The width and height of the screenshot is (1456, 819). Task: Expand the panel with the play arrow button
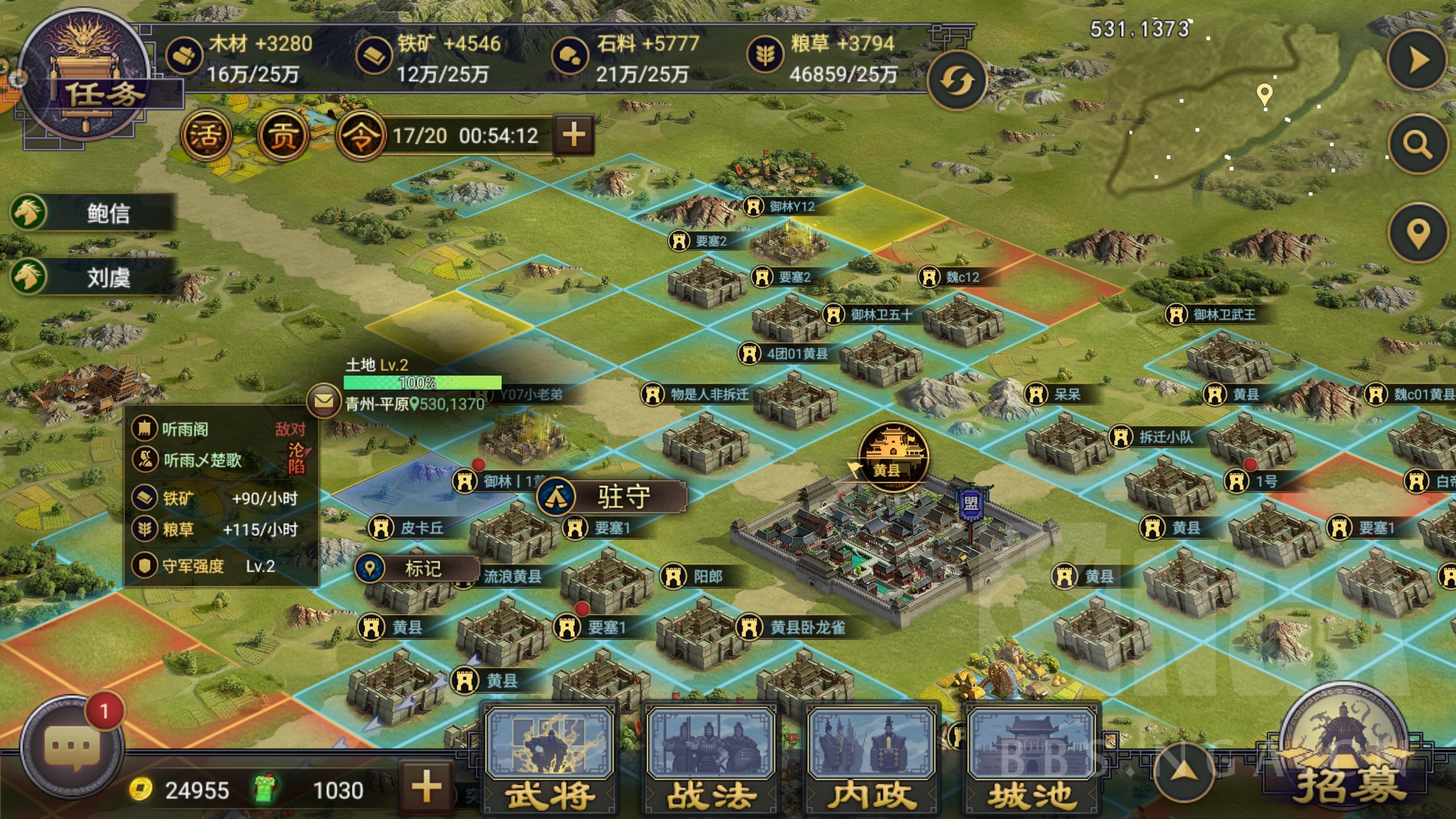click(x=1417, y=60)
